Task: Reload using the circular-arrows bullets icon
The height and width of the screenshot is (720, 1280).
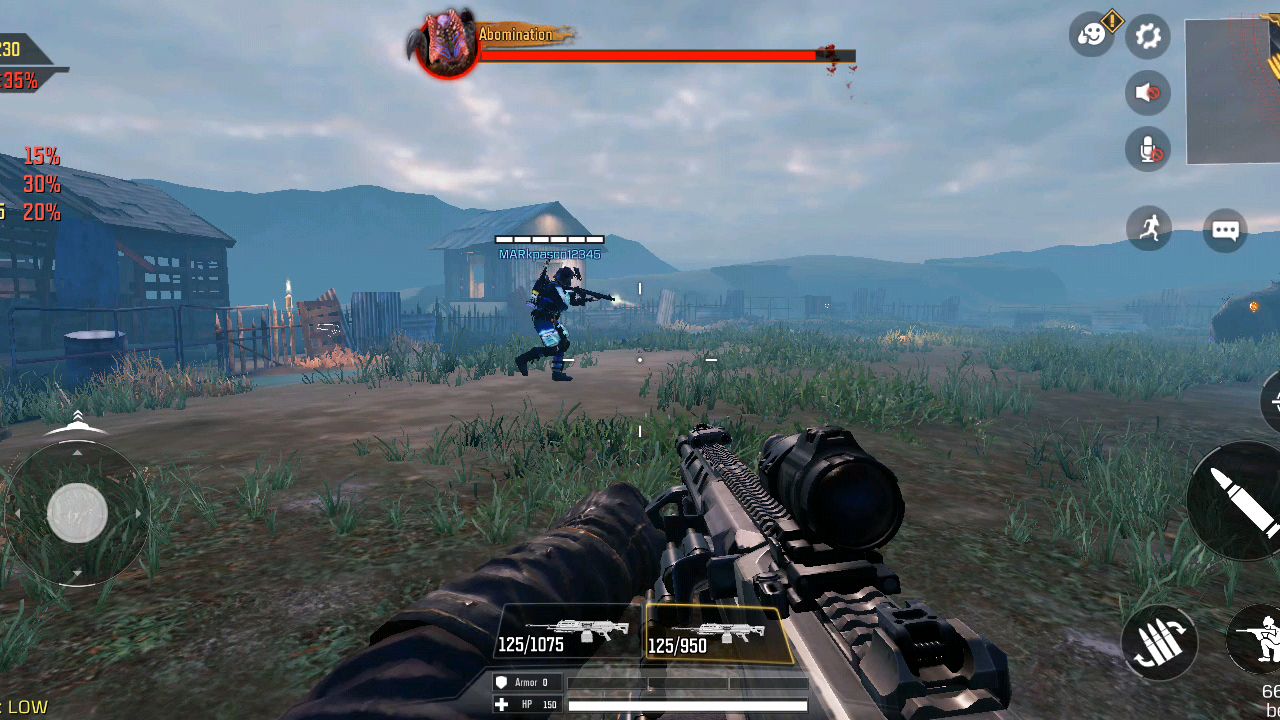Action: [1159, 641]
